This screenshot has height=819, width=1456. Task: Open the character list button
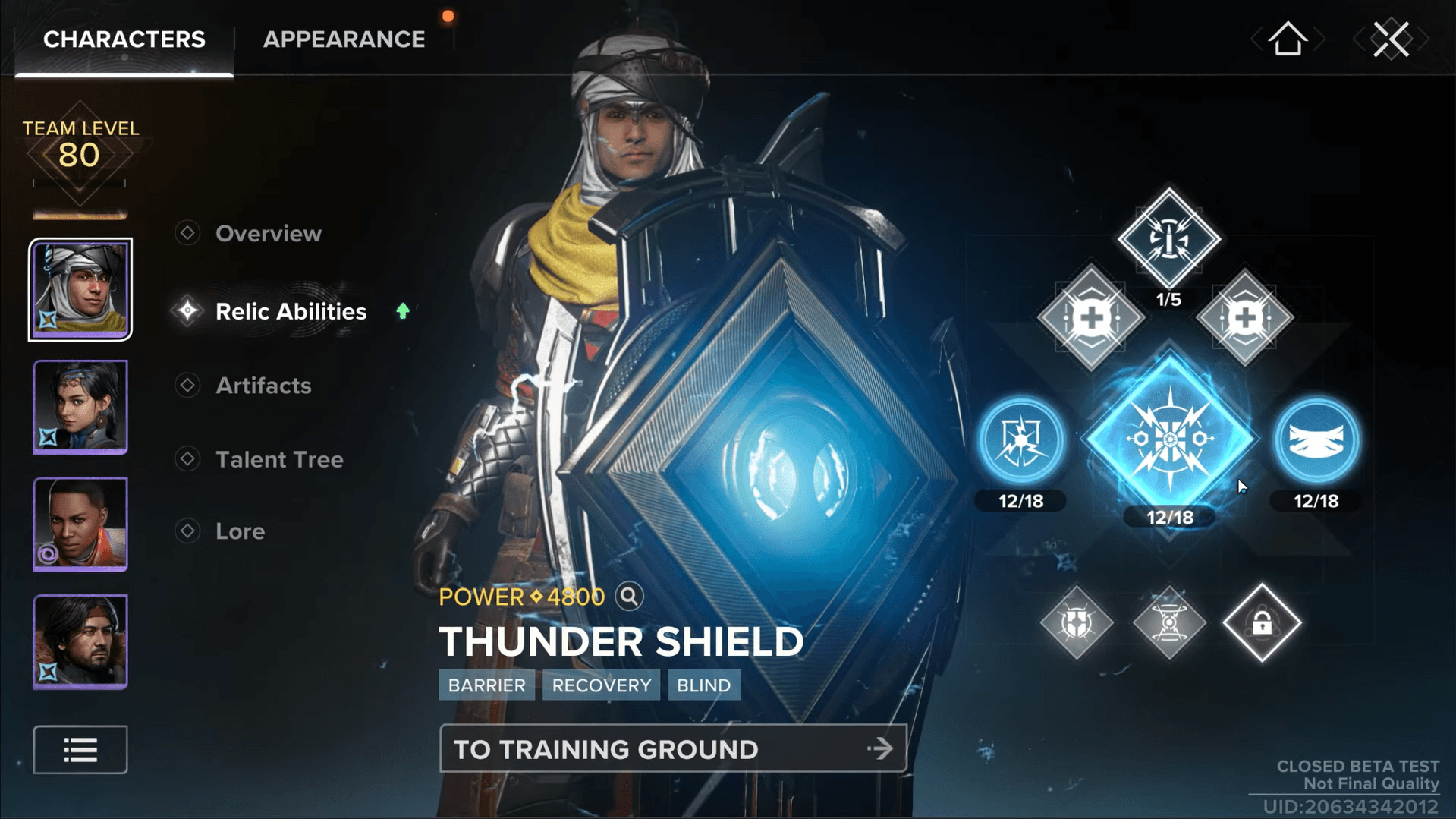[x=80, y=750]
